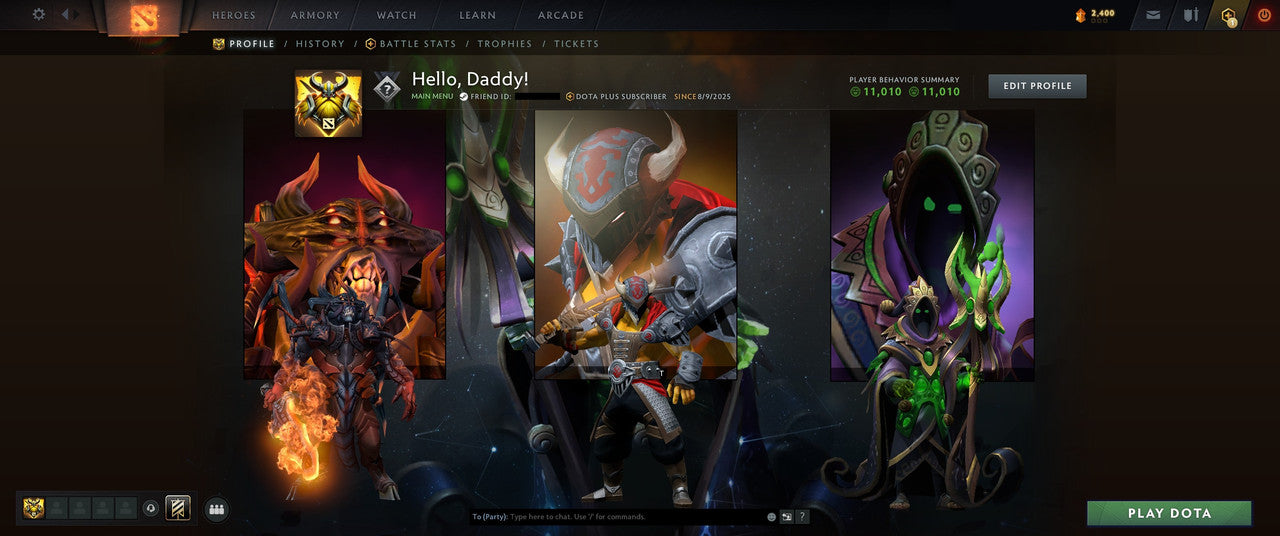Open settings with the gear icon
The height and width of the screenshot is (536, 1280).
click(x=39, y=14)
